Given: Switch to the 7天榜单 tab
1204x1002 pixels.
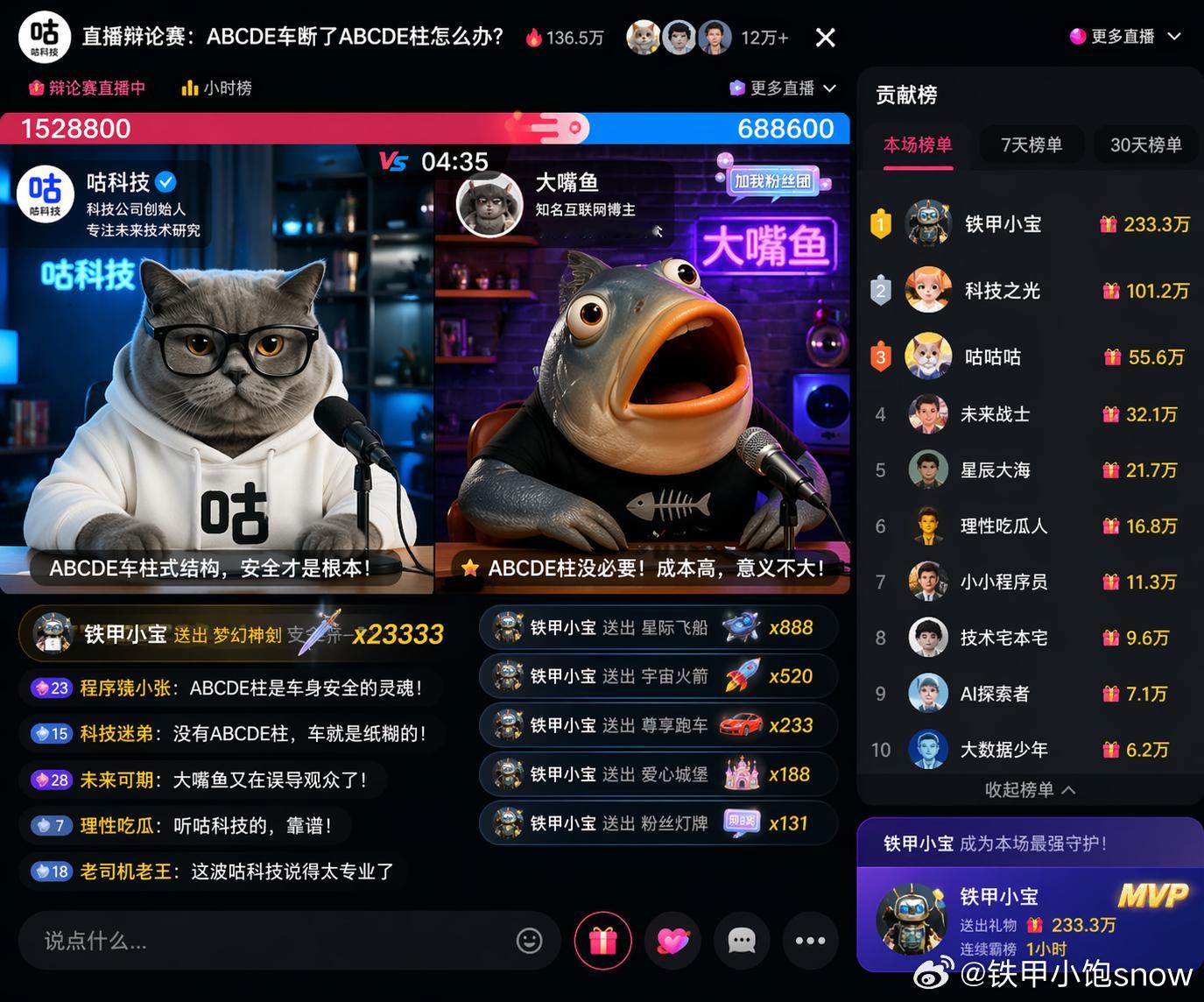Looking at the screenshot, I should pos(1031,145).
